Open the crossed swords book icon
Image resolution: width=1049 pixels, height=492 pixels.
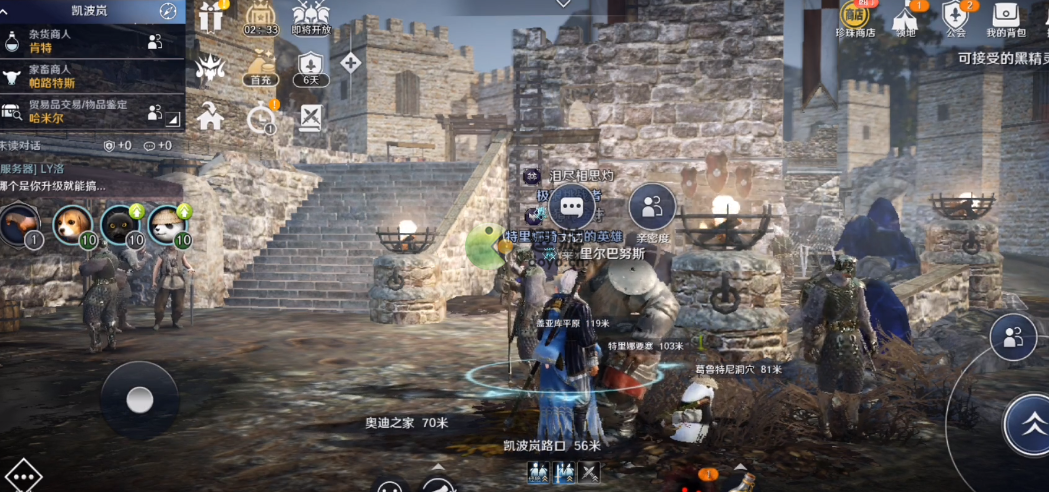coord(312,117)
